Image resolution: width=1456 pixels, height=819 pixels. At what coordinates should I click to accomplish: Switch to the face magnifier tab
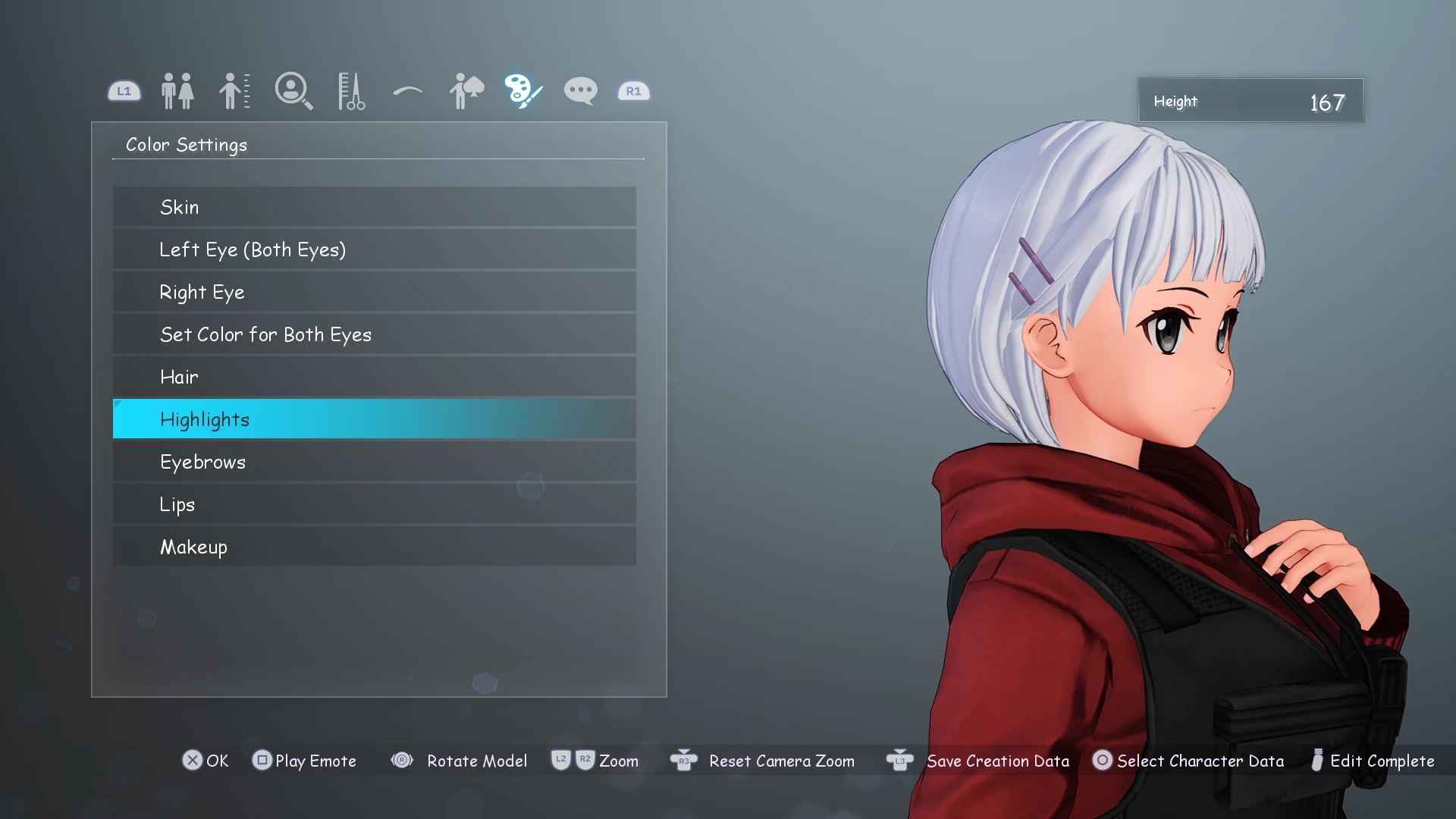(293, 91)
